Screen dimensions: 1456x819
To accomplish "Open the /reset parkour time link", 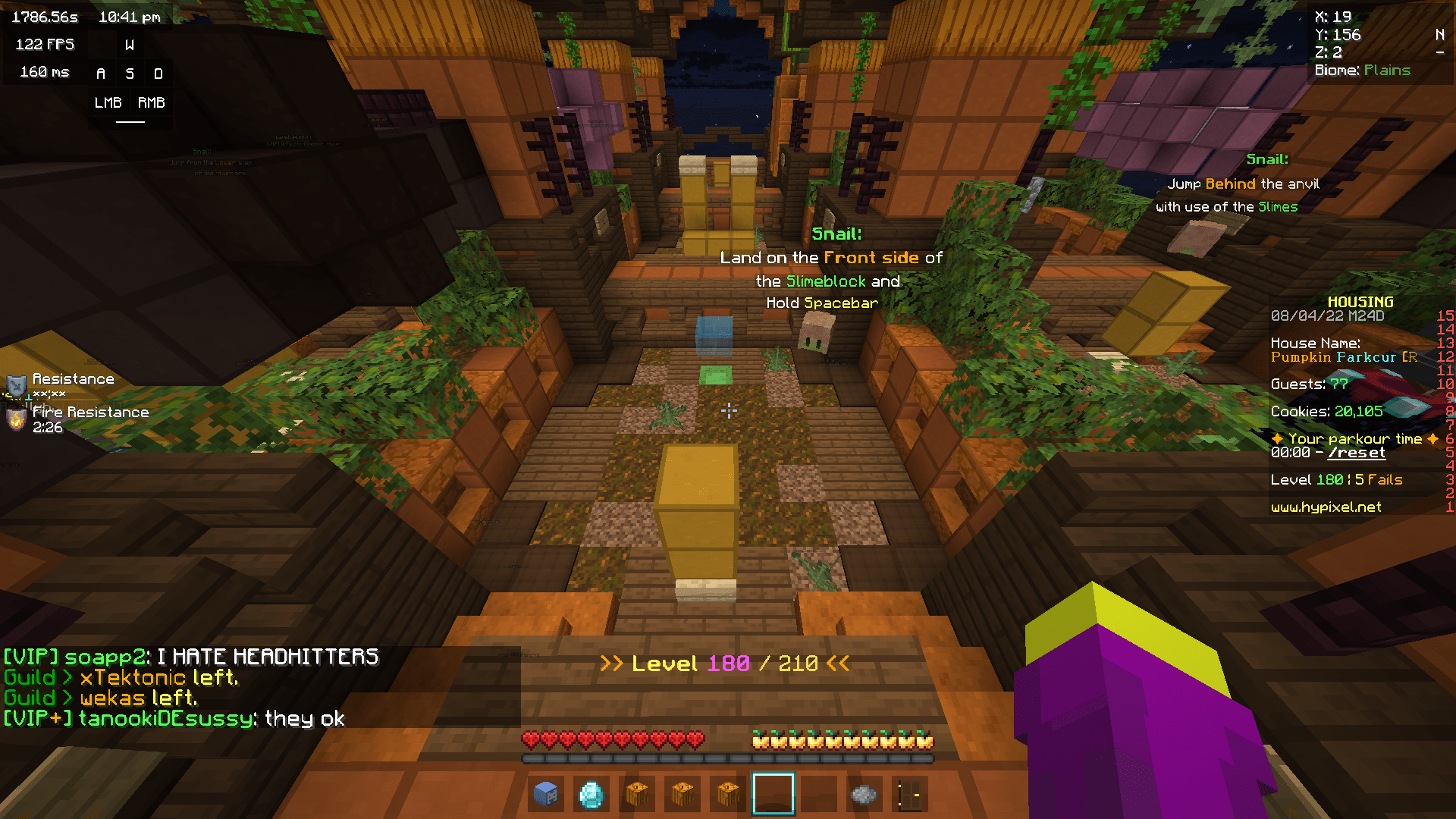I will click(x=1357, y=452).
